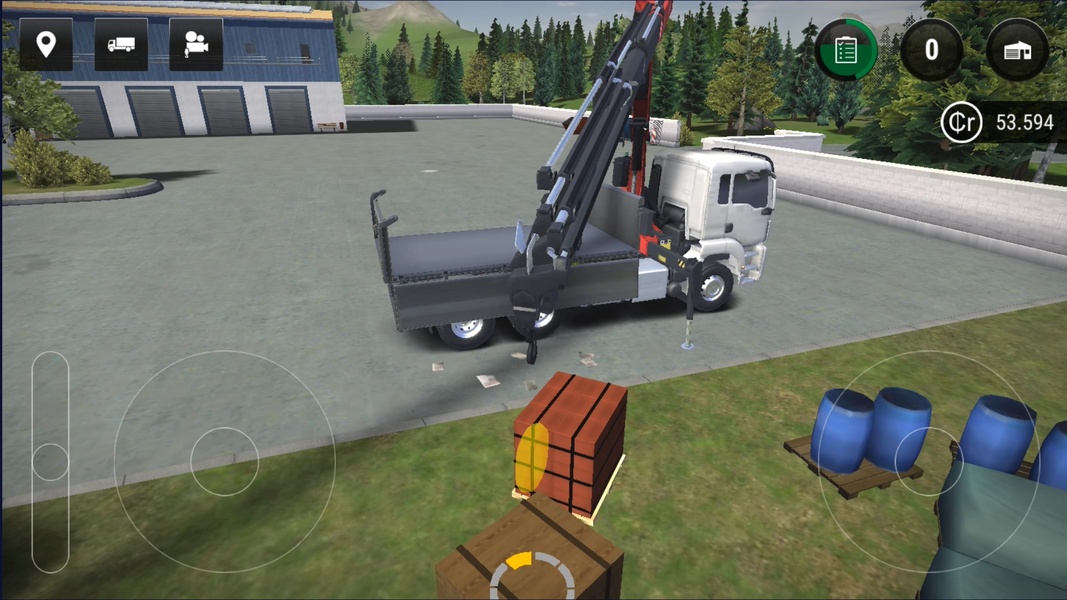Viewport: 1067px width, 600px height.
Task: Open the map location pin button
Action: point(45,44)
